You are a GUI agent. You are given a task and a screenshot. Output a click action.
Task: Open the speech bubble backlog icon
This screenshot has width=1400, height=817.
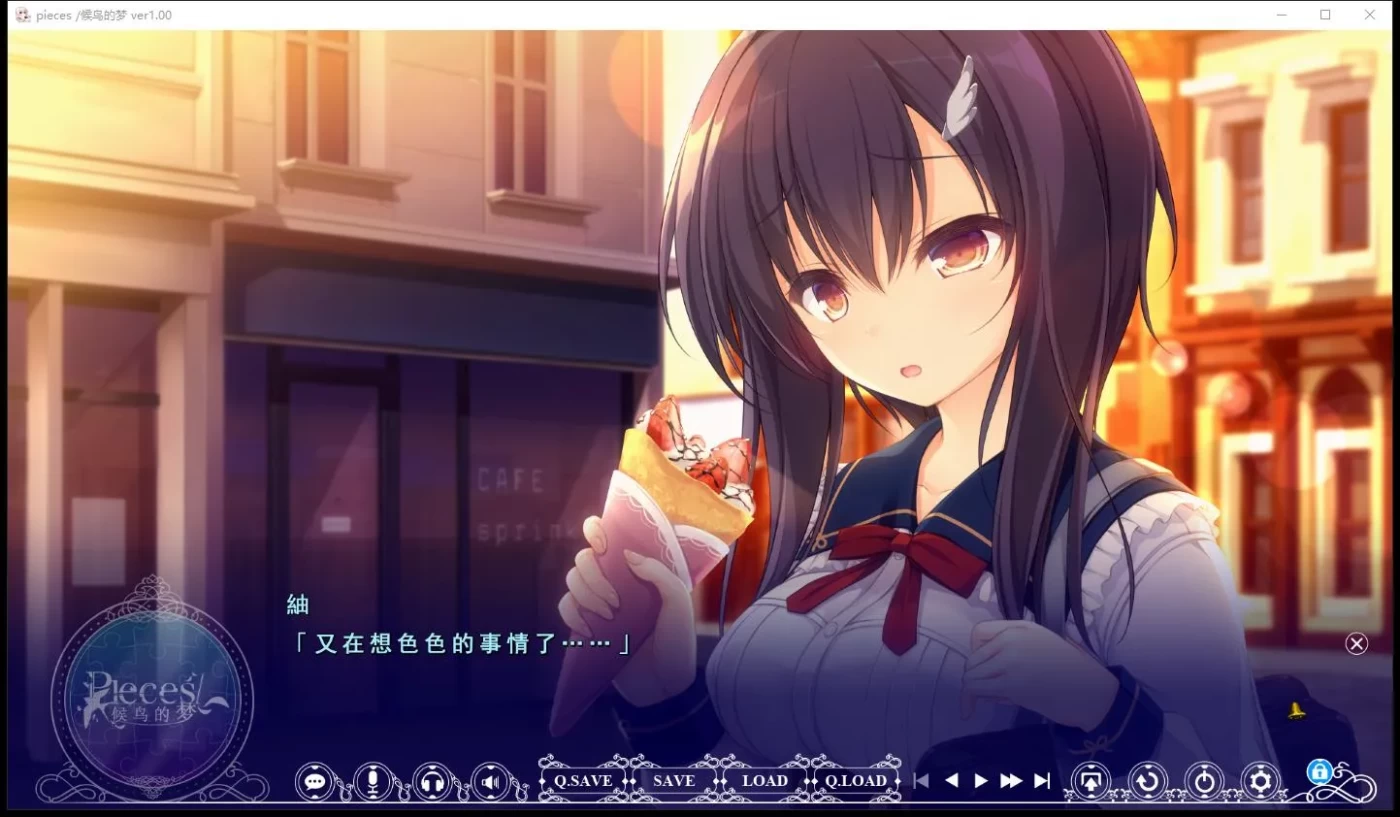point(315,781)
